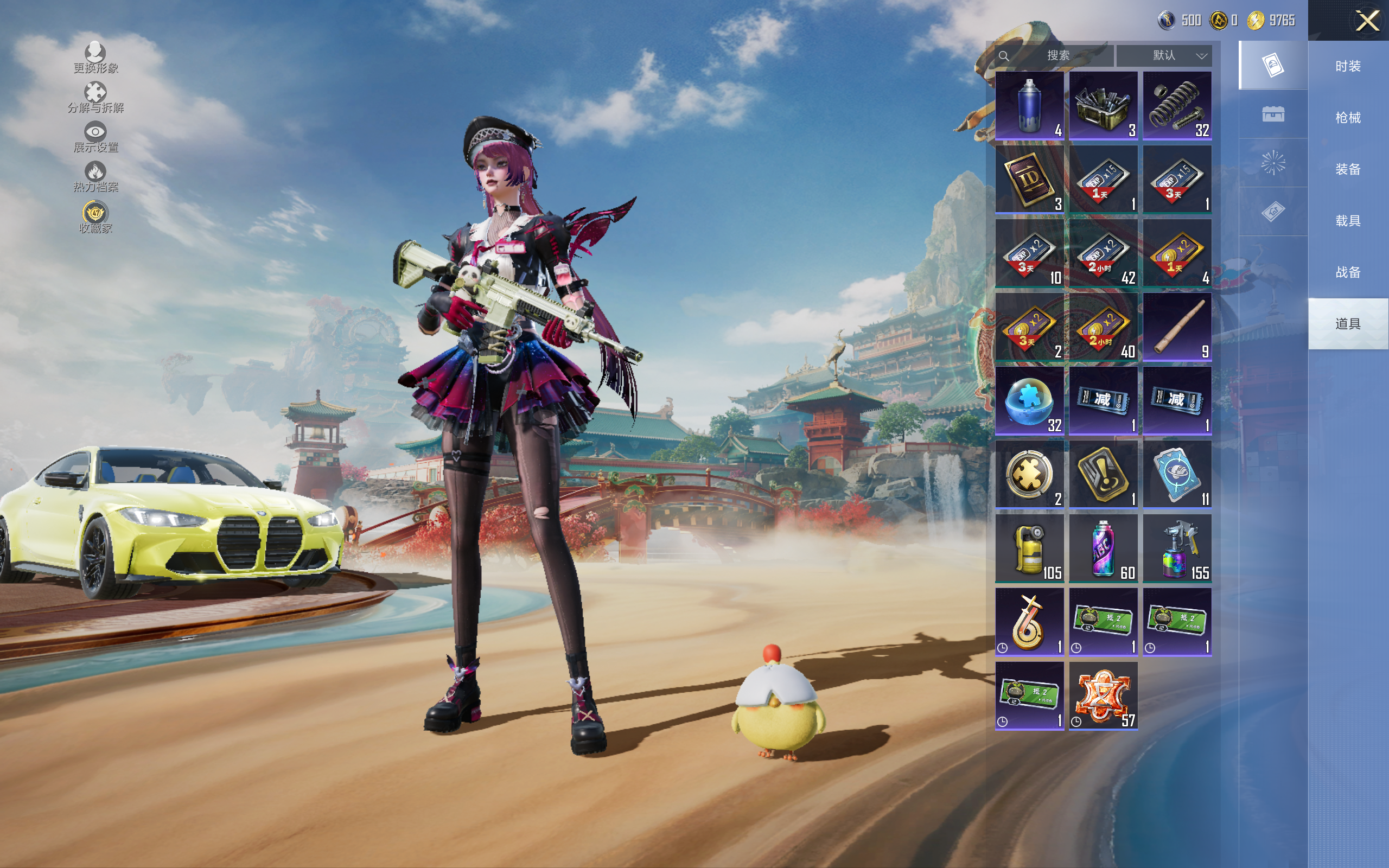Open the 枪械 firearms tab
Image resolution: width=1389 pixels, height=868 pixels.
coord(1347,118)
